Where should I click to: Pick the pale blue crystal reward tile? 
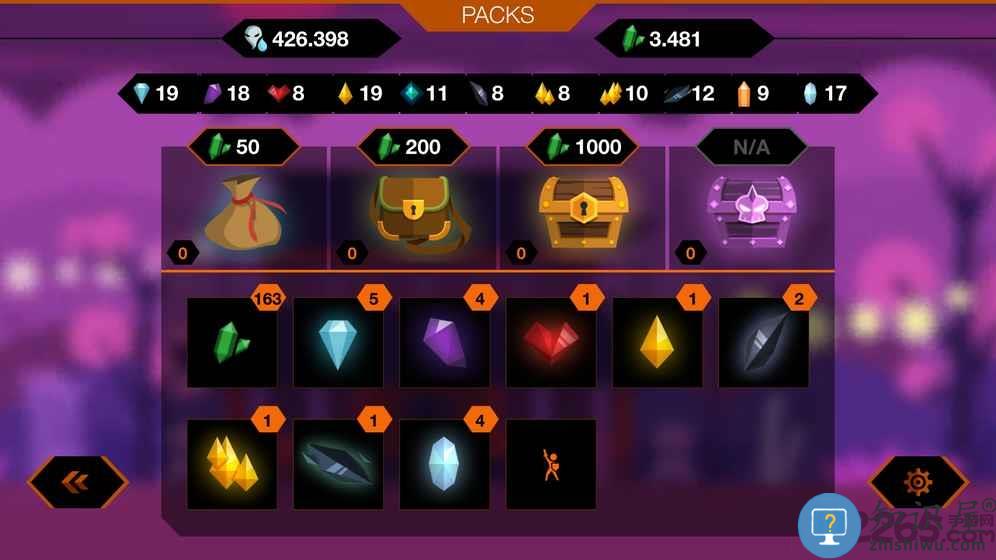444,464
